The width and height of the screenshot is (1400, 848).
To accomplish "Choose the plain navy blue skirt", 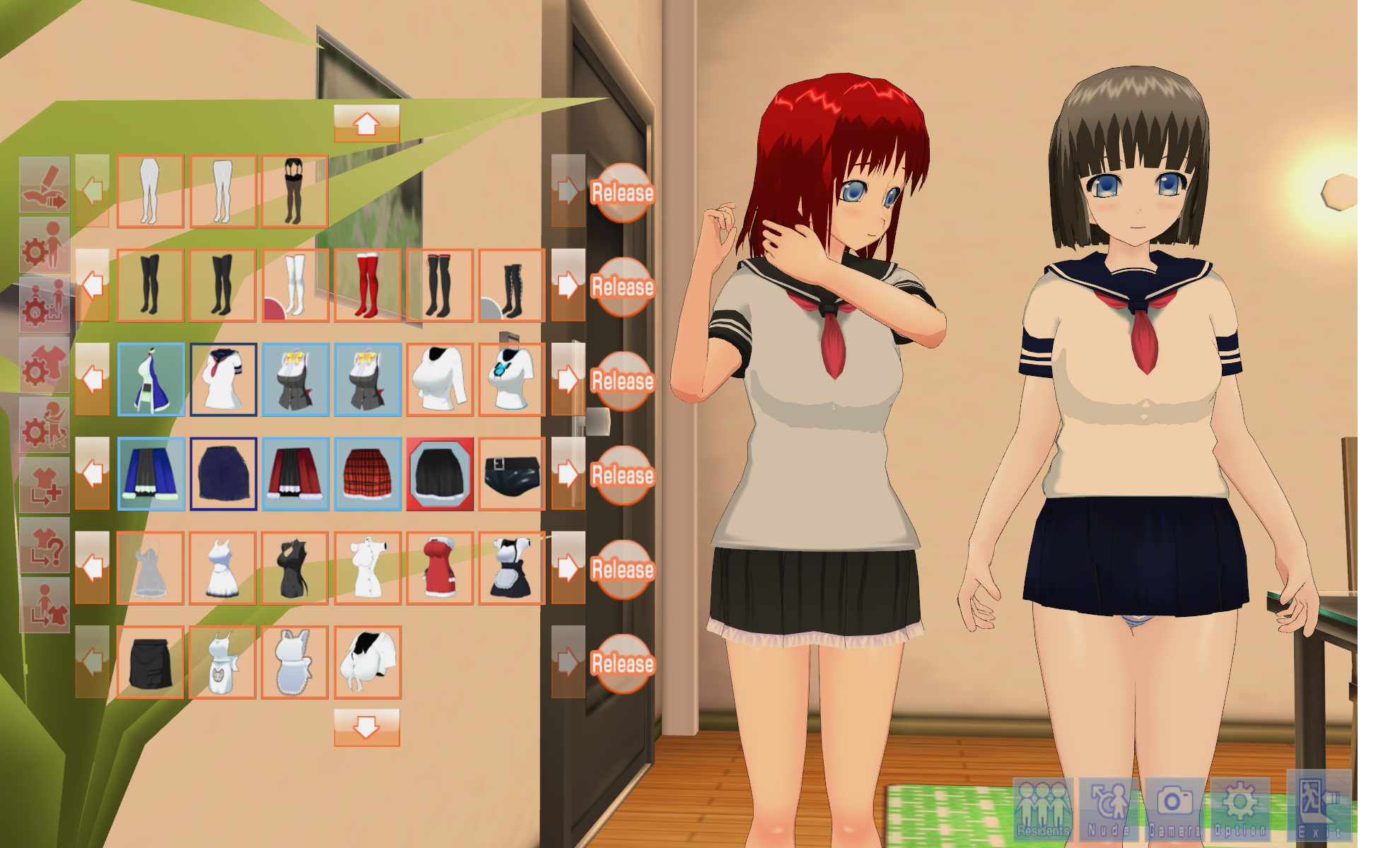I will [223, 473].
